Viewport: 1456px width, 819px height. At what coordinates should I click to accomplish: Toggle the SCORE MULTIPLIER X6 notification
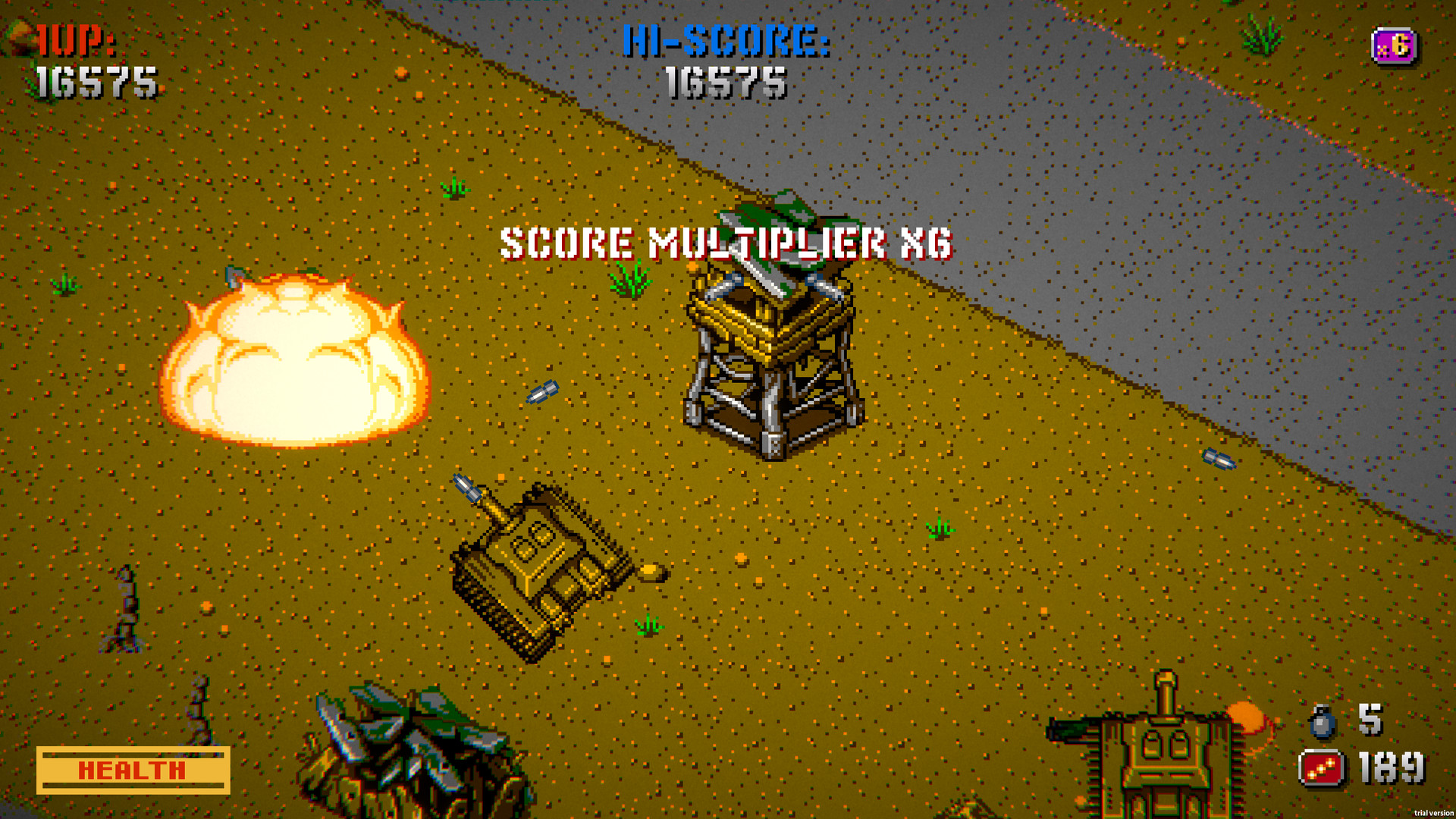726,243
